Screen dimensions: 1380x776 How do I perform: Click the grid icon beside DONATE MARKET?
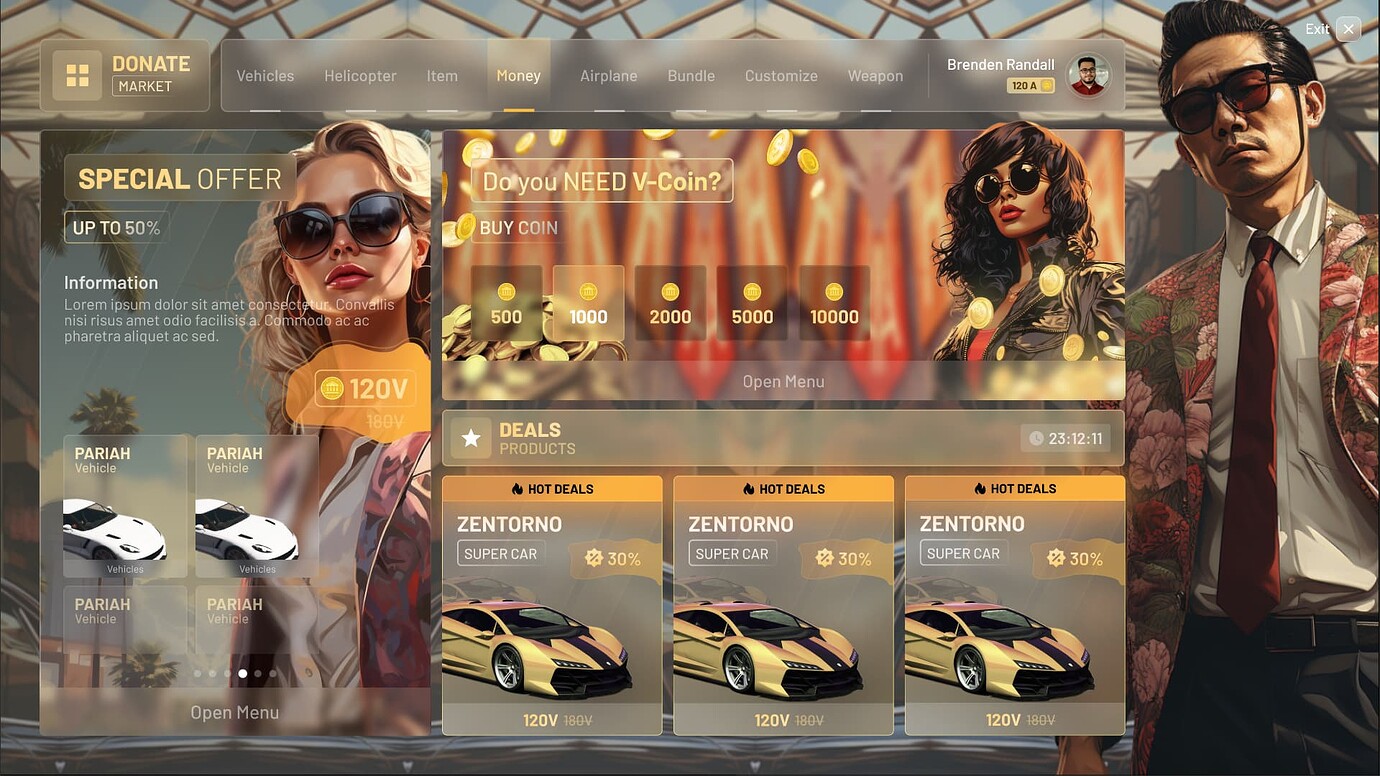tap(77, 73)
